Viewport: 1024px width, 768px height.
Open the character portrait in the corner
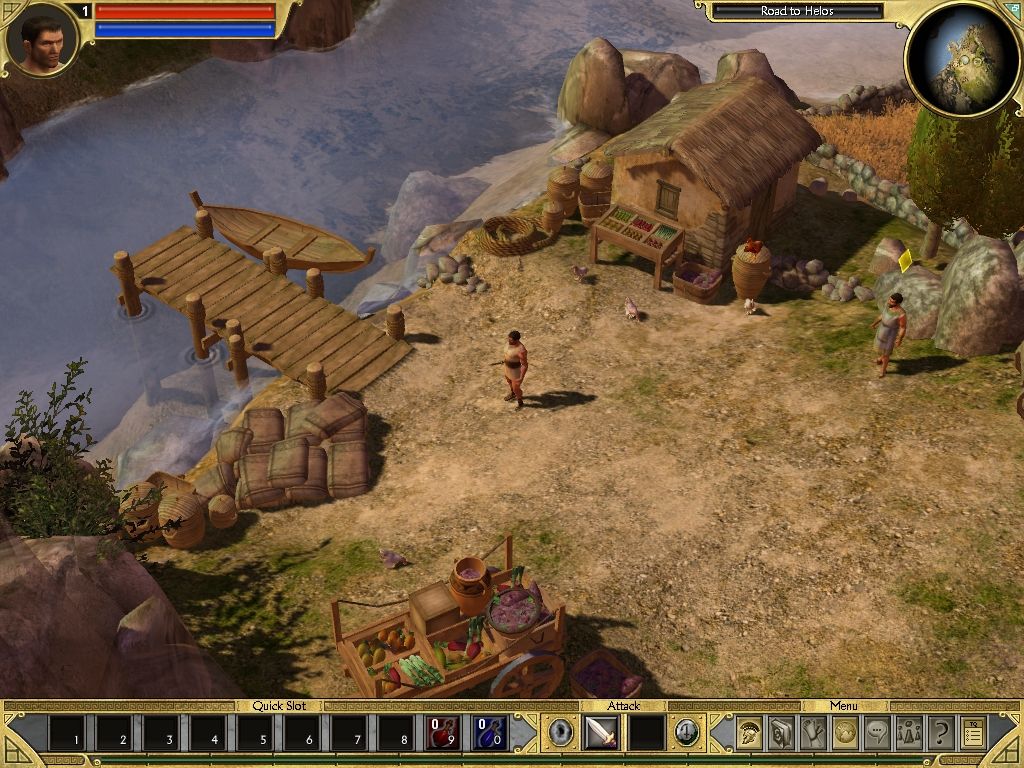tap(42, 40)
